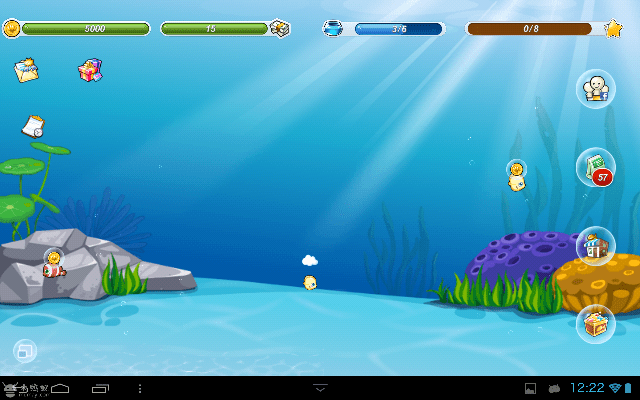The image size is (640, 400).
Task: Open Android recent apps button
Action: tap(100, 387)
